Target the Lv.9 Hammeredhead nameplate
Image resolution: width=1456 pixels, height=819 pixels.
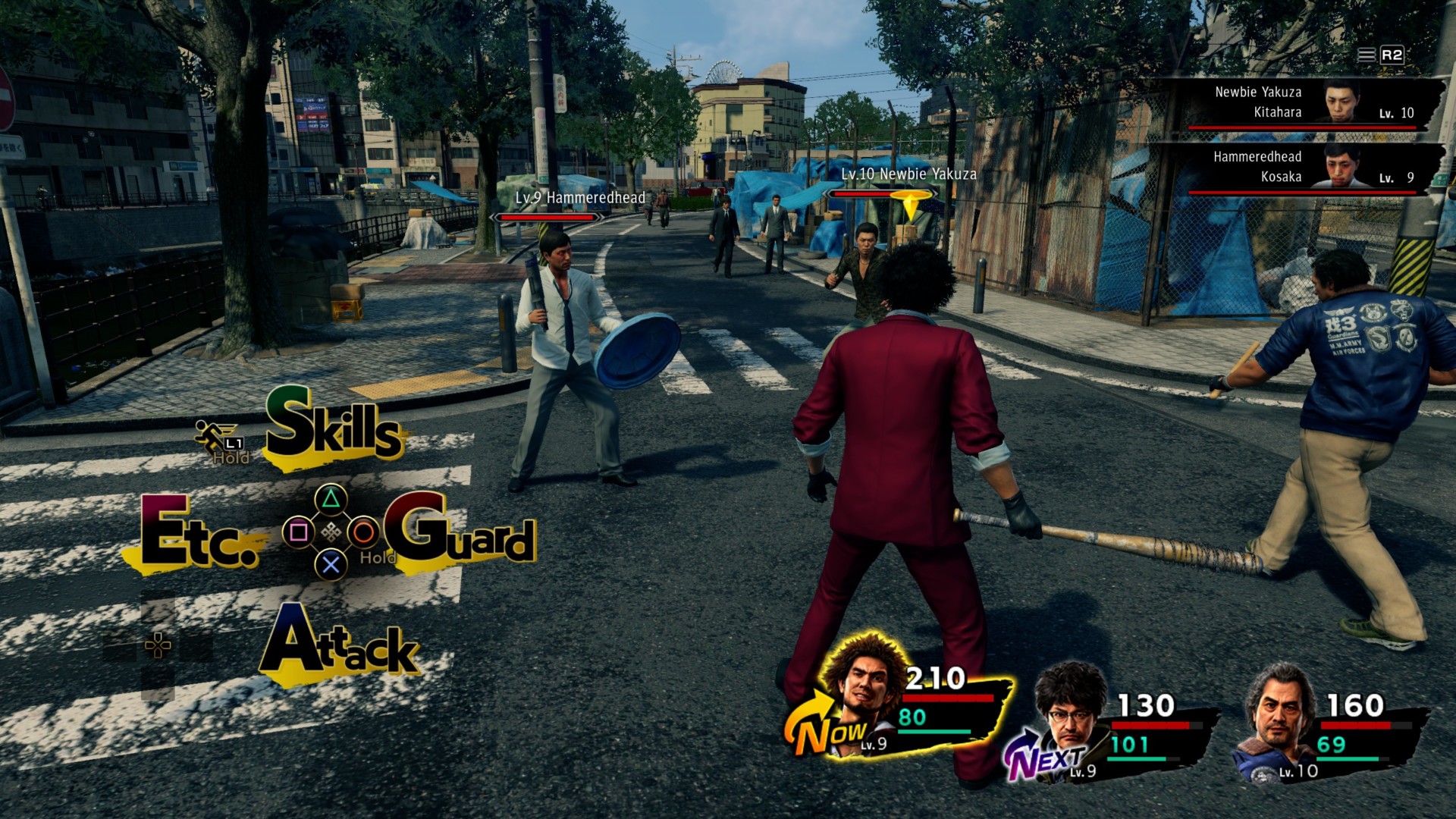click(x=580, y=199)
